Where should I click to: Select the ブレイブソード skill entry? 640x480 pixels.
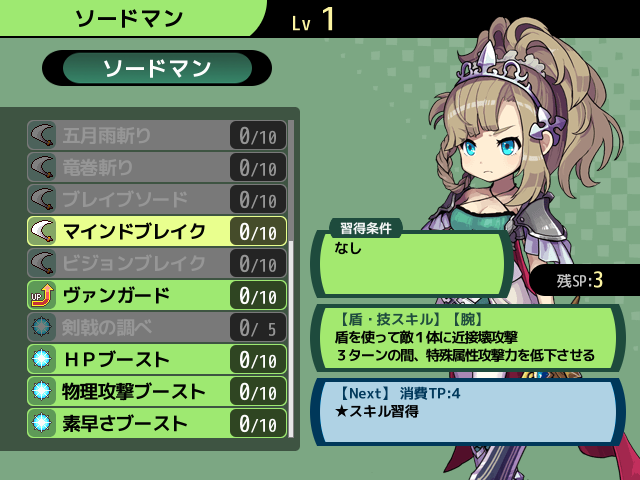(x=156, y=199)
